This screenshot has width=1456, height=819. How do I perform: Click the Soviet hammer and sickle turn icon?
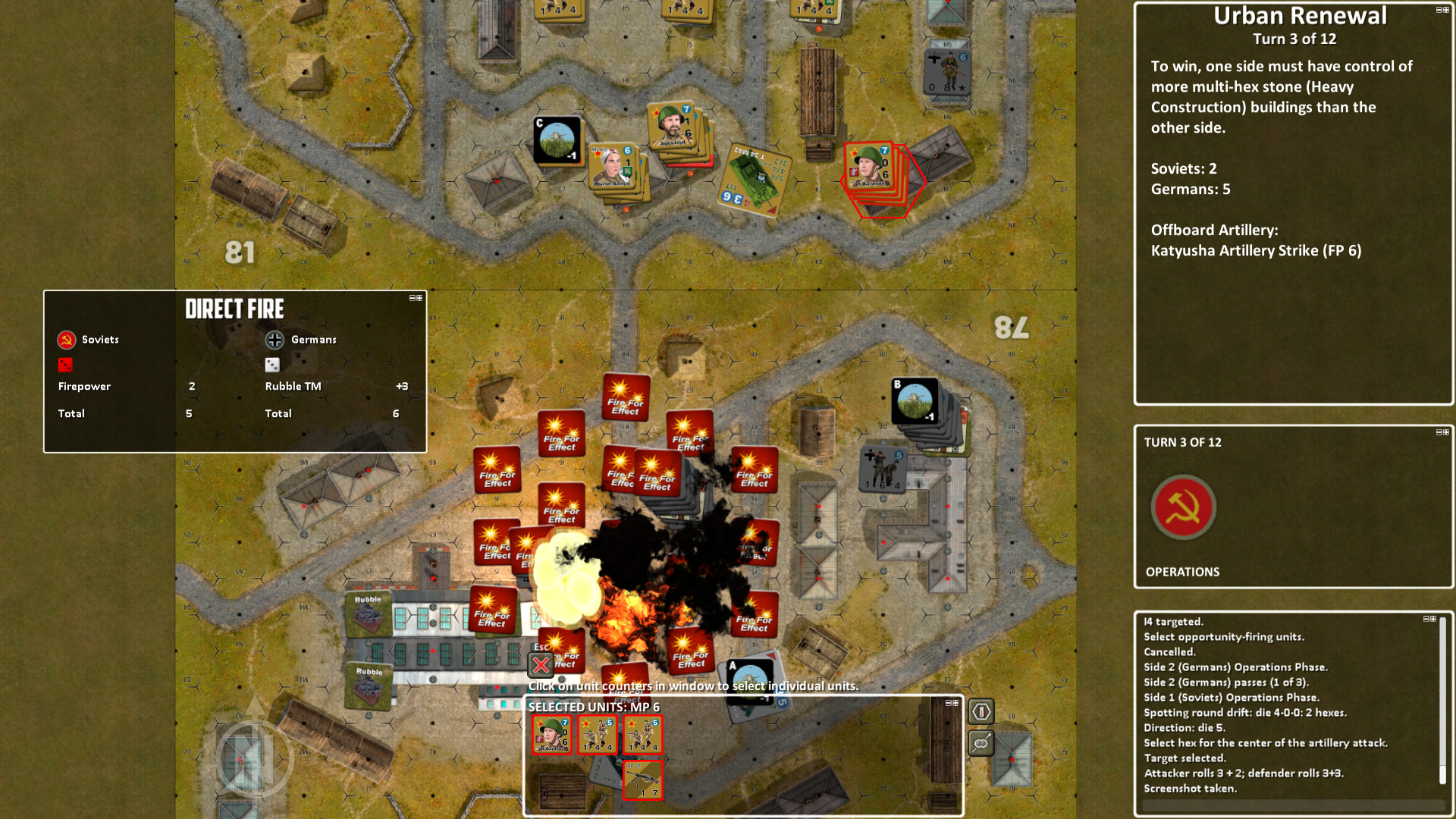[x=1183, y=507]
